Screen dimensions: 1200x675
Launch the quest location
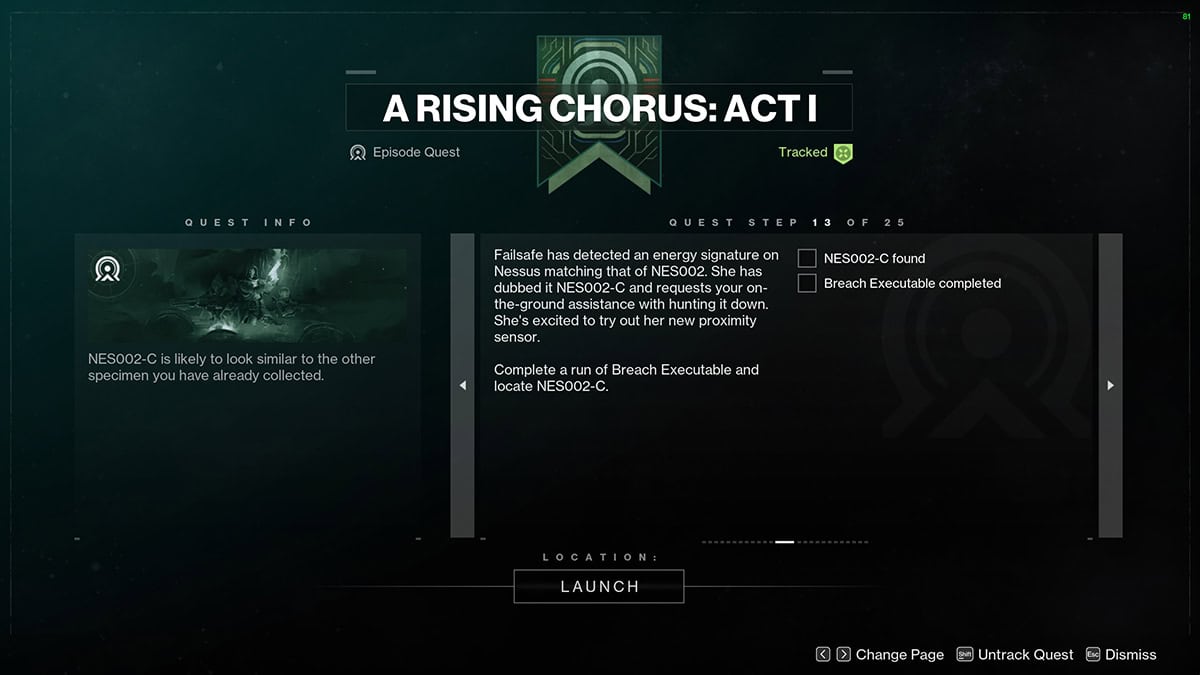(599, 587)
